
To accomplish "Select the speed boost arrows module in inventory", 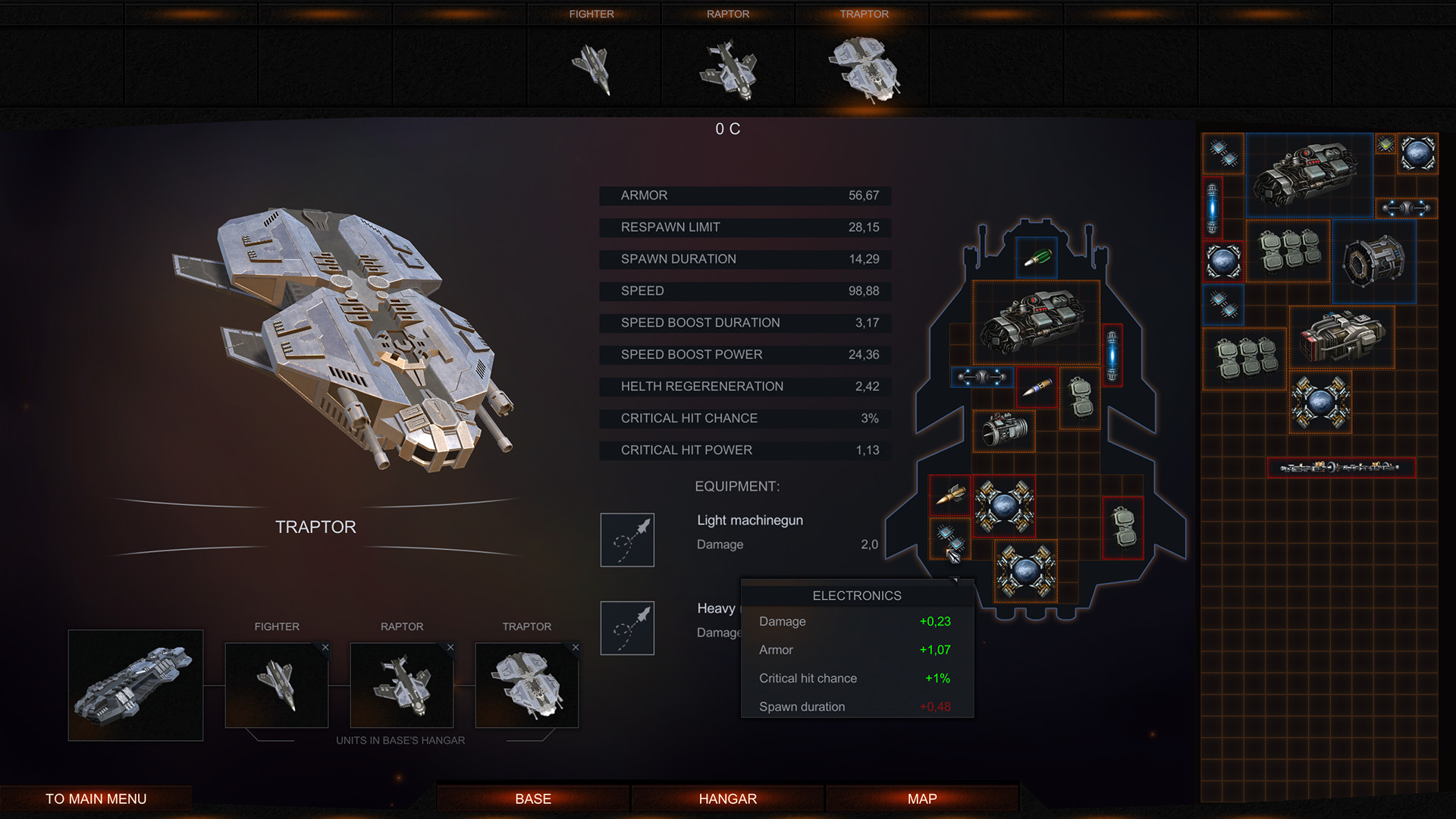I will tap(1407, 208).
